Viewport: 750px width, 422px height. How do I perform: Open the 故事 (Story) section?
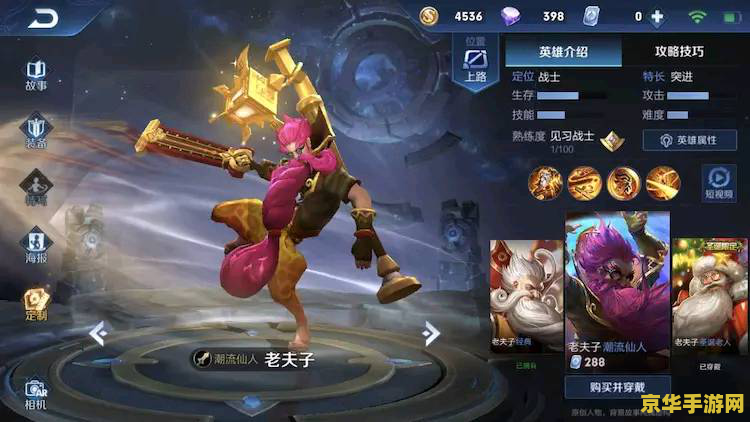(x=36, y=75)
